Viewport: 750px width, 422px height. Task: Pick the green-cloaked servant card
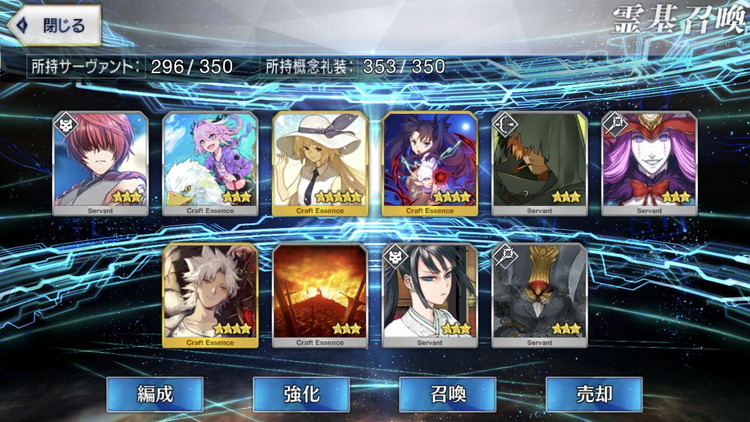coord(540,163)
